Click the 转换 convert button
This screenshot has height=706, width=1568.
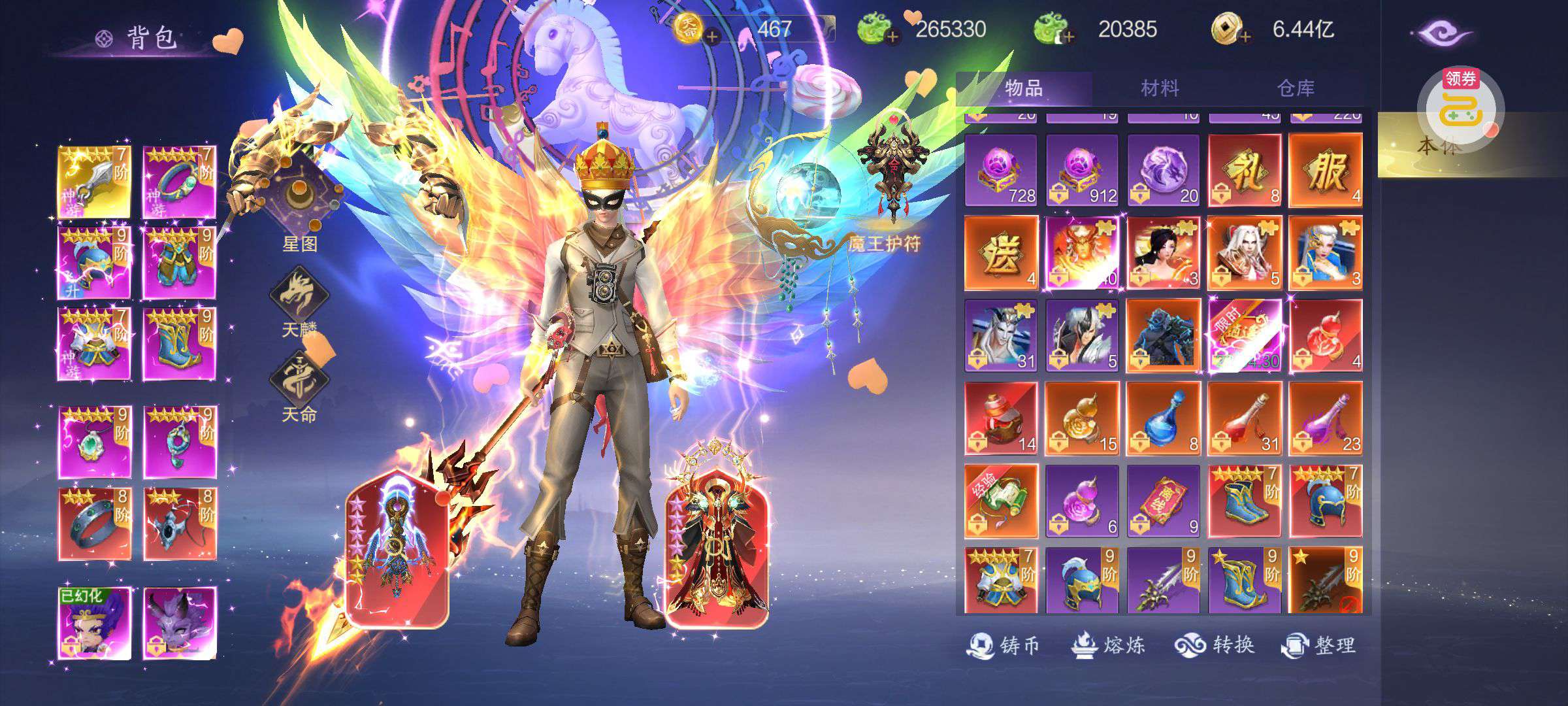pyautogui.click(x=1215, y=646)
